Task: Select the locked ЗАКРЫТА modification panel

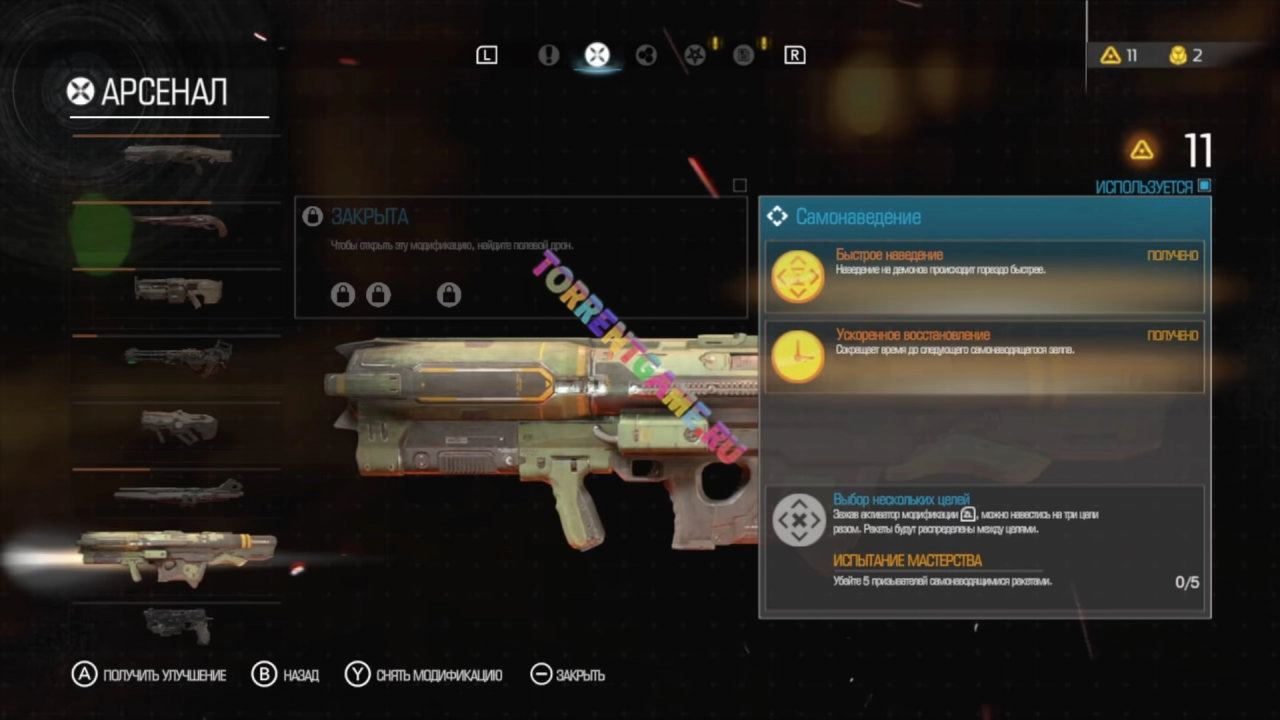Action: [520, 257]
